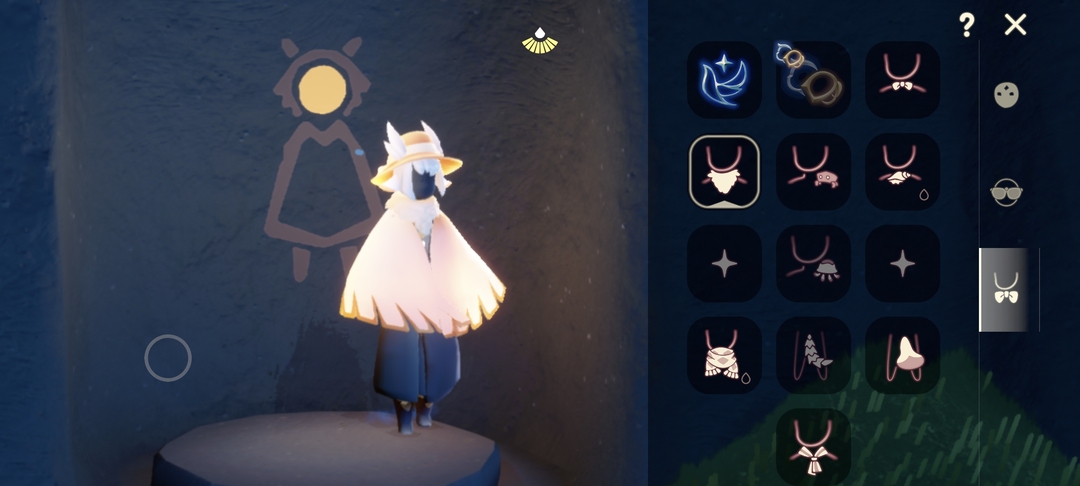Choose the fish pendant necklace
This screenshot has width=1080, height=486.
click(x=813, y=355)
